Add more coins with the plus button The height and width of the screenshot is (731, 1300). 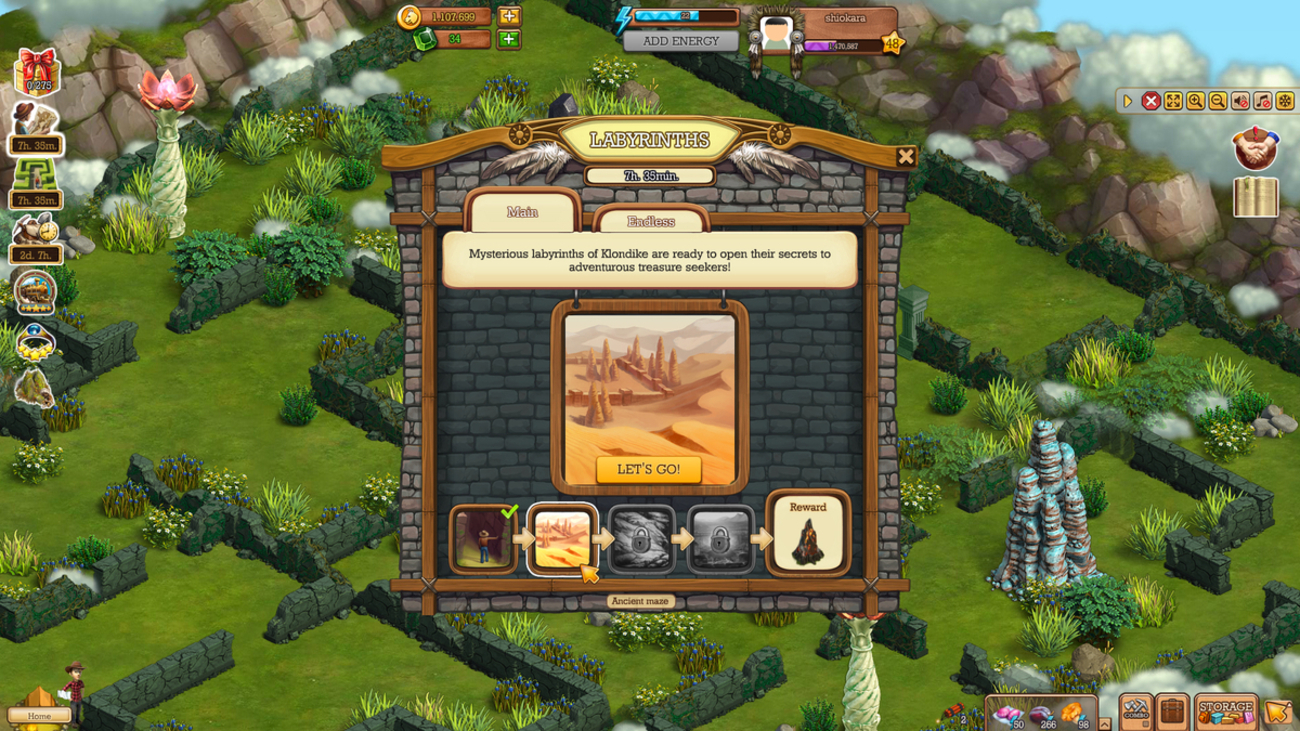pos(509,16)
